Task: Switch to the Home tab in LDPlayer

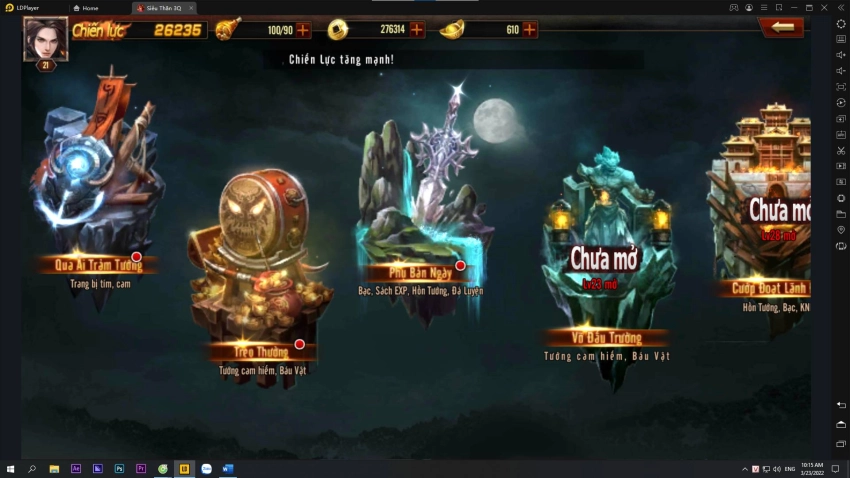Action: click(x=90, y=7)
